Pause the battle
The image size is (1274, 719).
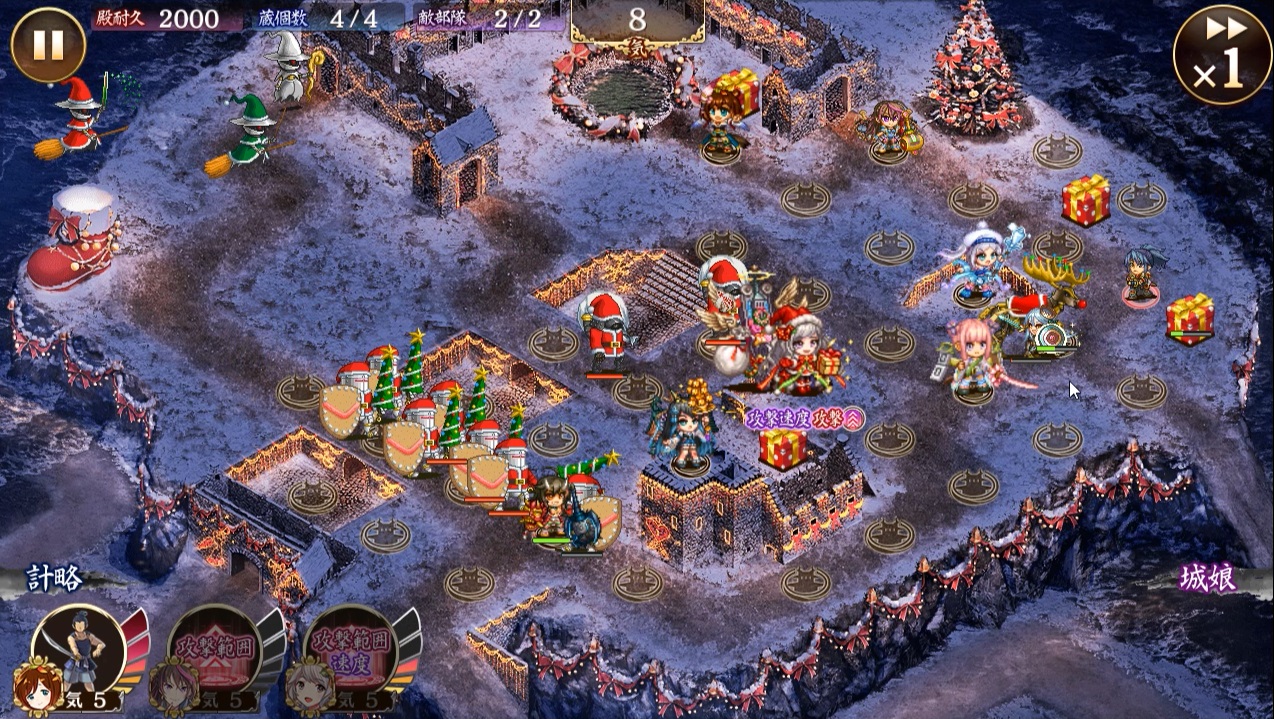pyautogui.click(x=48, y=45)
